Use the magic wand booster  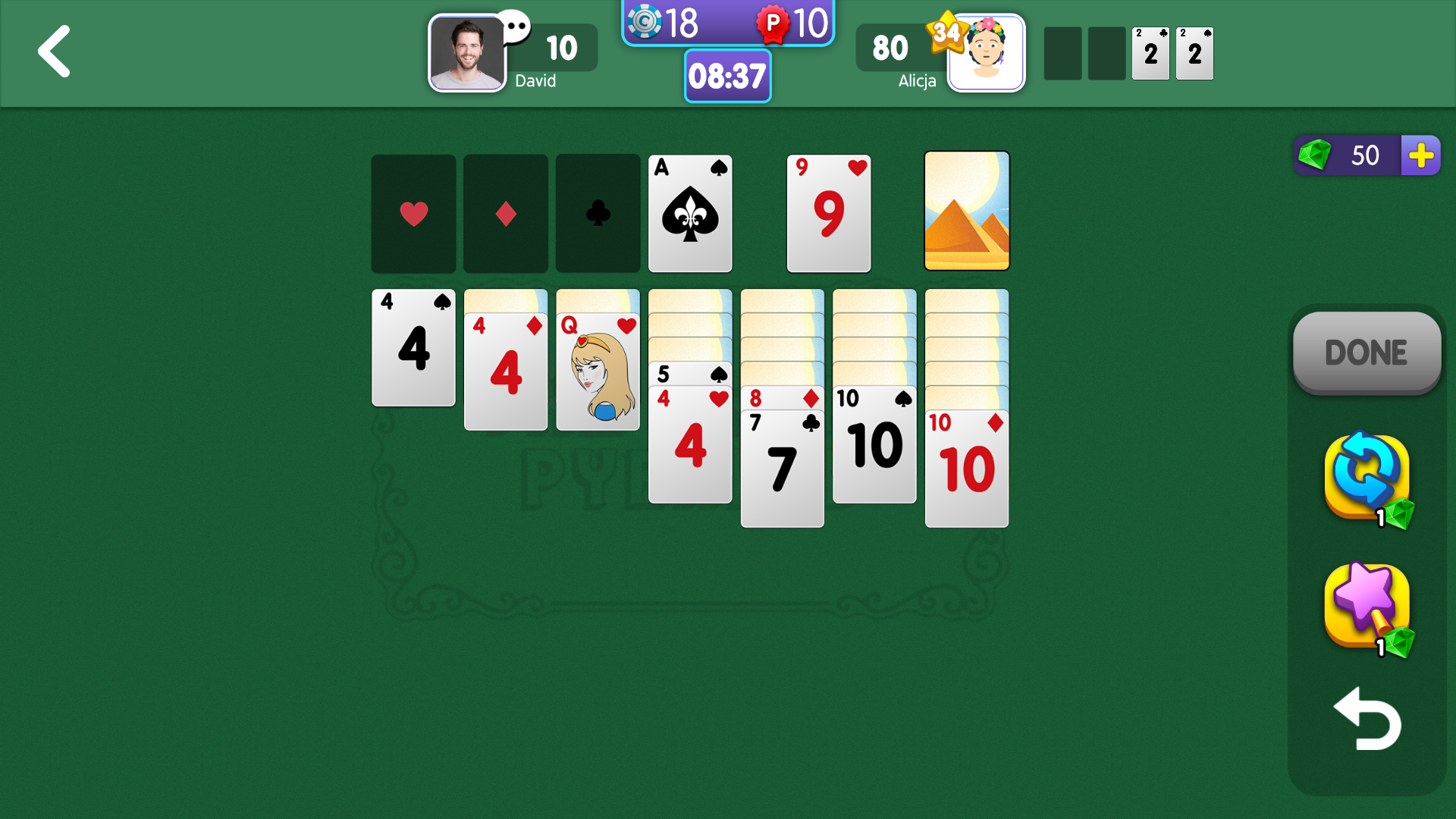point(1365,607)
